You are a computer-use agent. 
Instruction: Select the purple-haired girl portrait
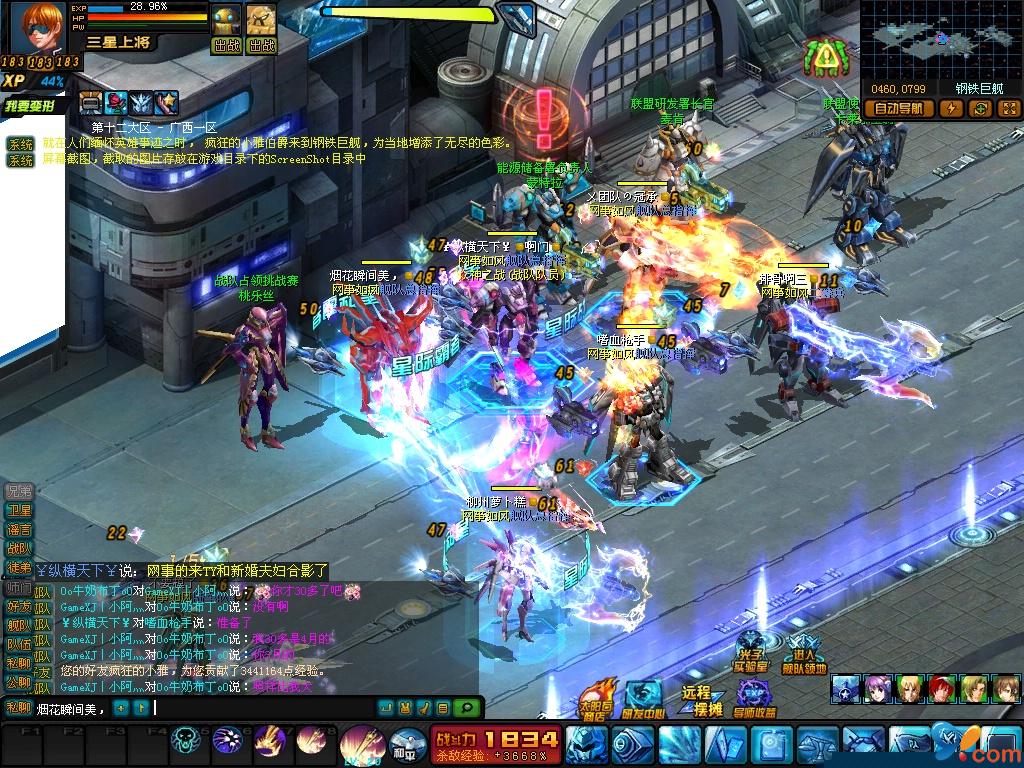coord(878,688)
